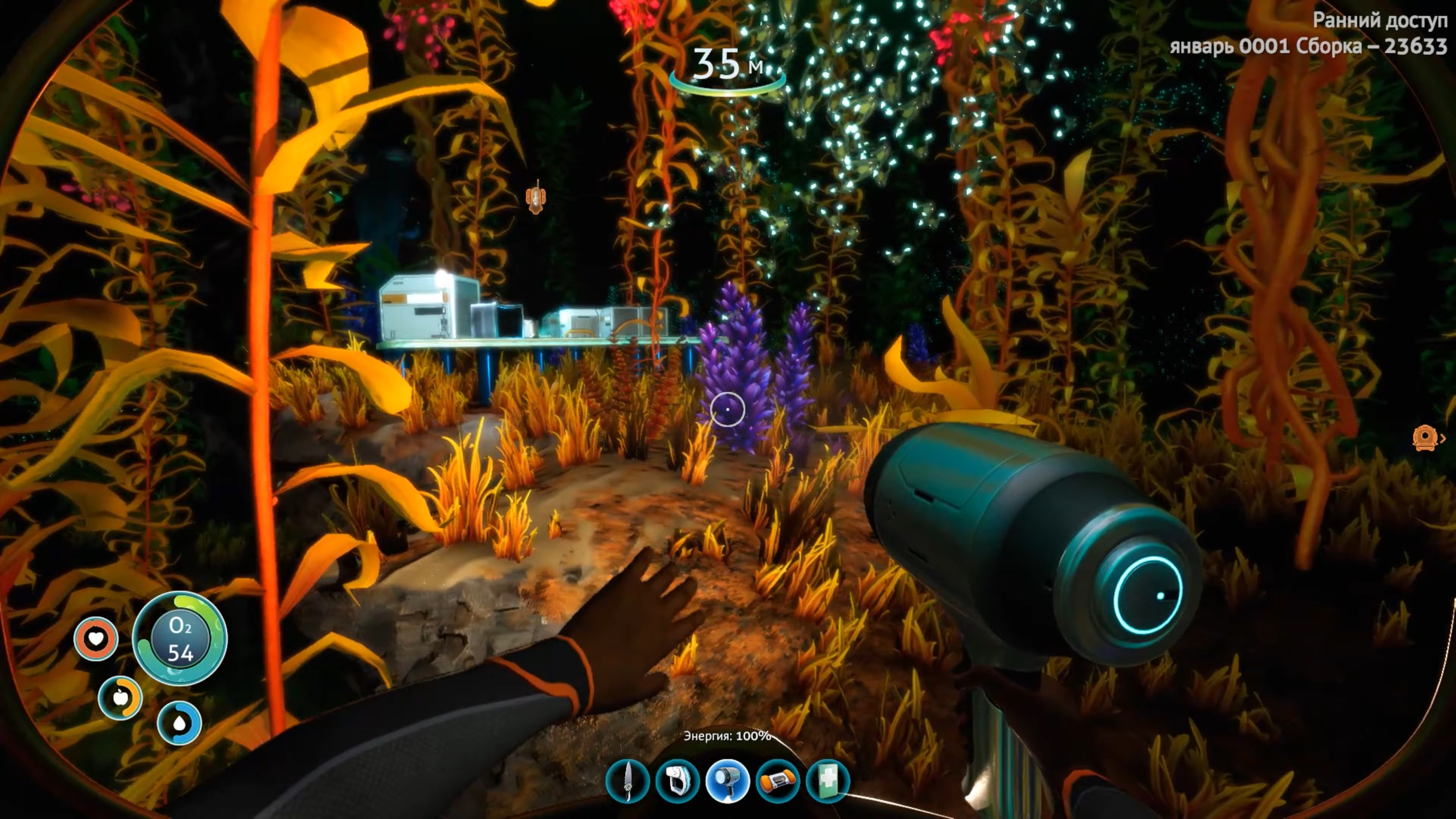Switch to the orange habitat builder slot
This screenshot has width=1456, height=819.
(x=778, y=782)
